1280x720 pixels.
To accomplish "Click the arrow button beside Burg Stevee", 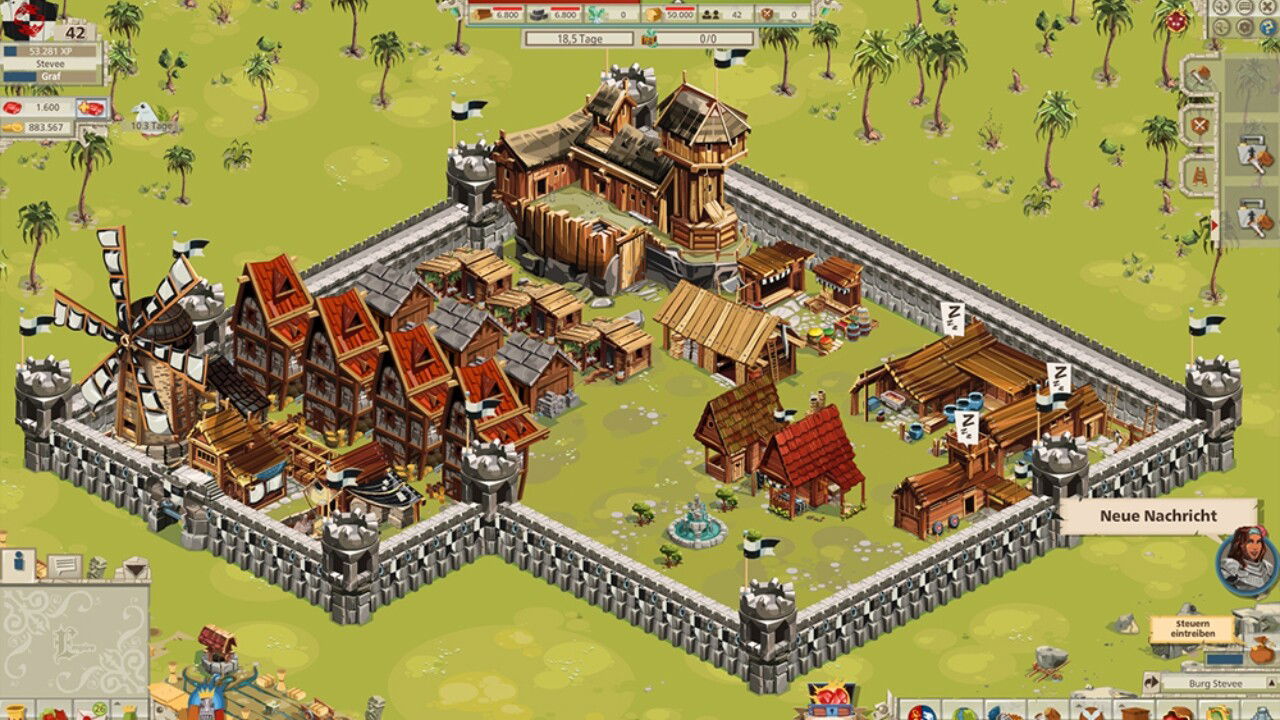I will point(1152,684).
